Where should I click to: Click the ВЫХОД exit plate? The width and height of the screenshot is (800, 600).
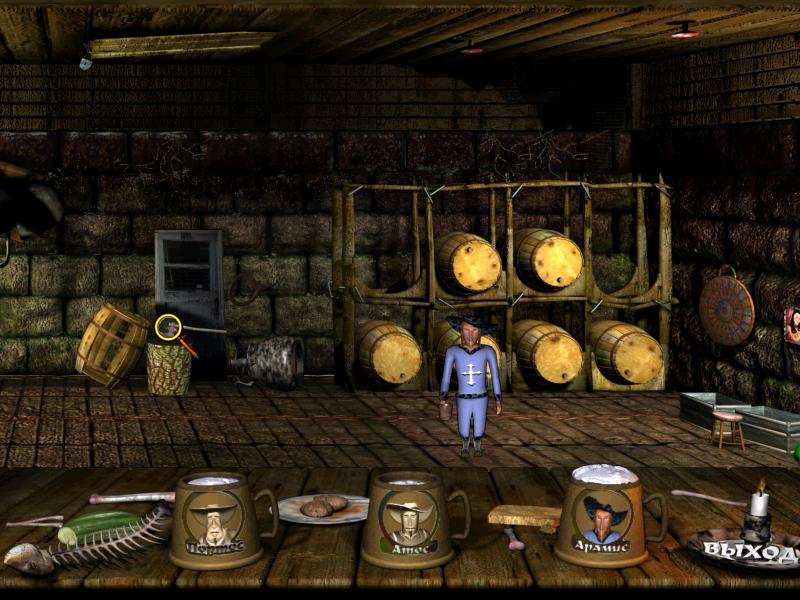746,549
